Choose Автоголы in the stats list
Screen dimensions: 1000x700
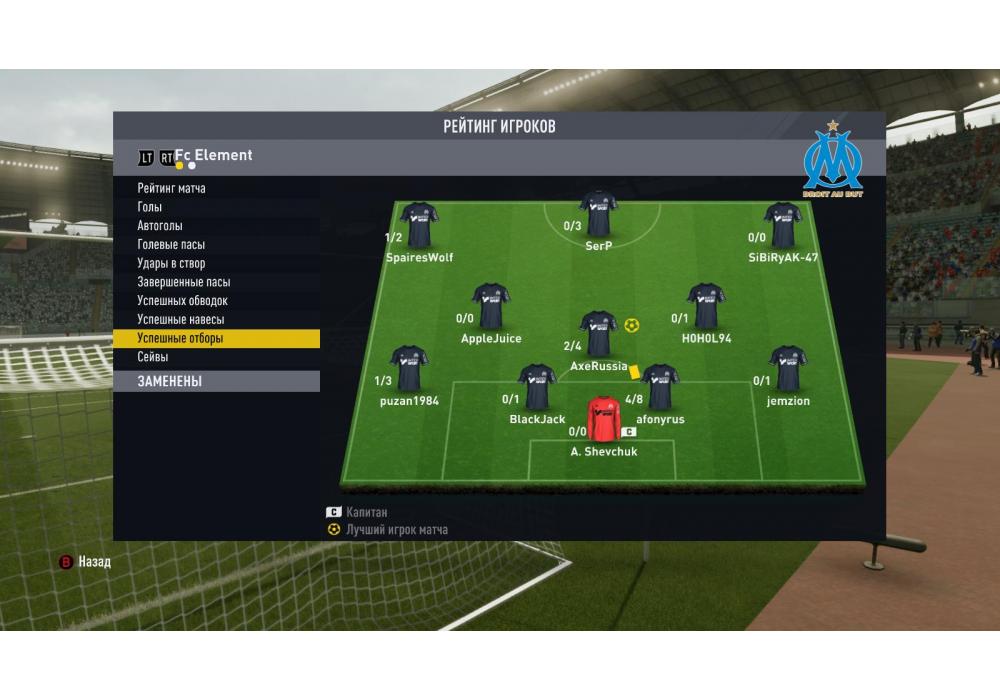pyautogui.click(x=160, y=226)
